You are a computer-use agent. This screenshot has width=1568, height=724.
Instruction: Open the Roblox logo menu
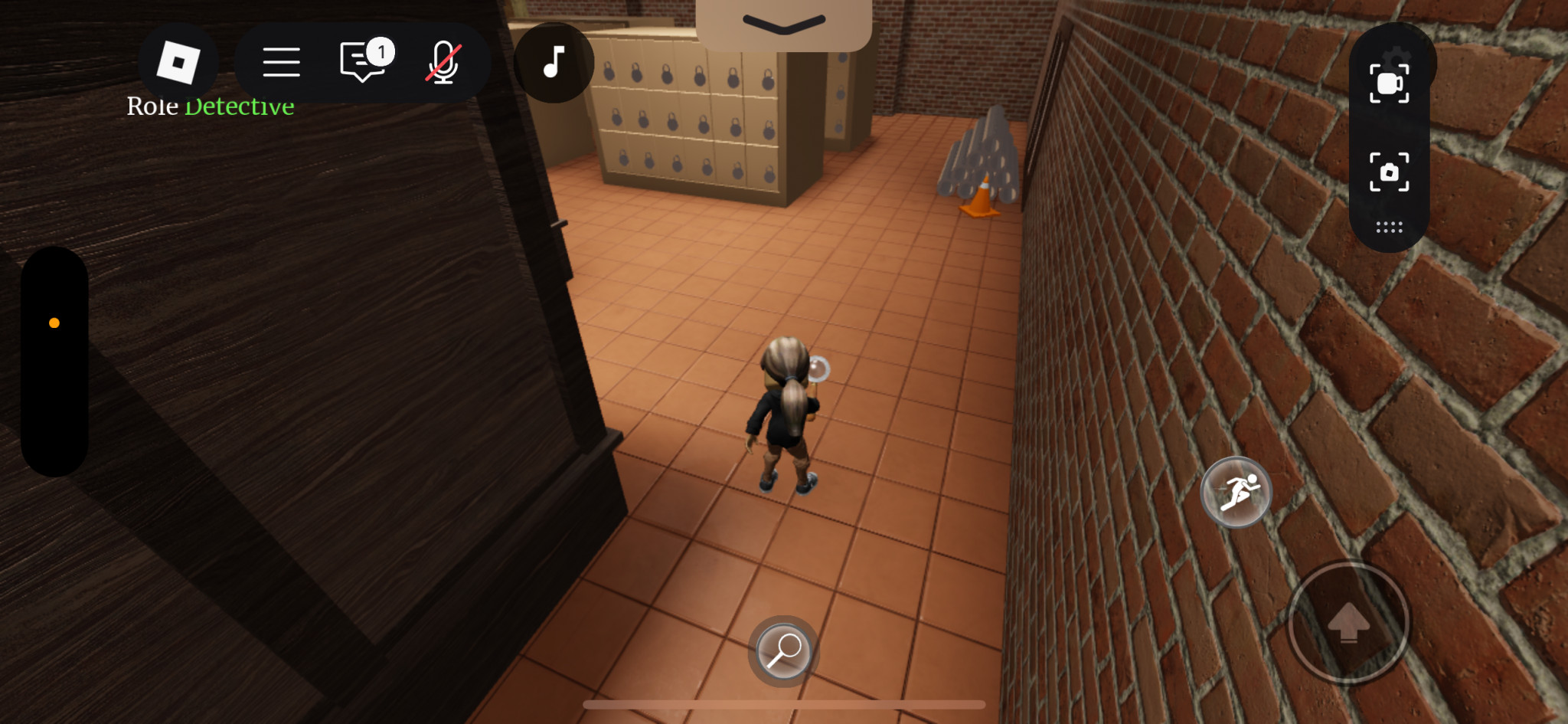[x=178, y=62]
